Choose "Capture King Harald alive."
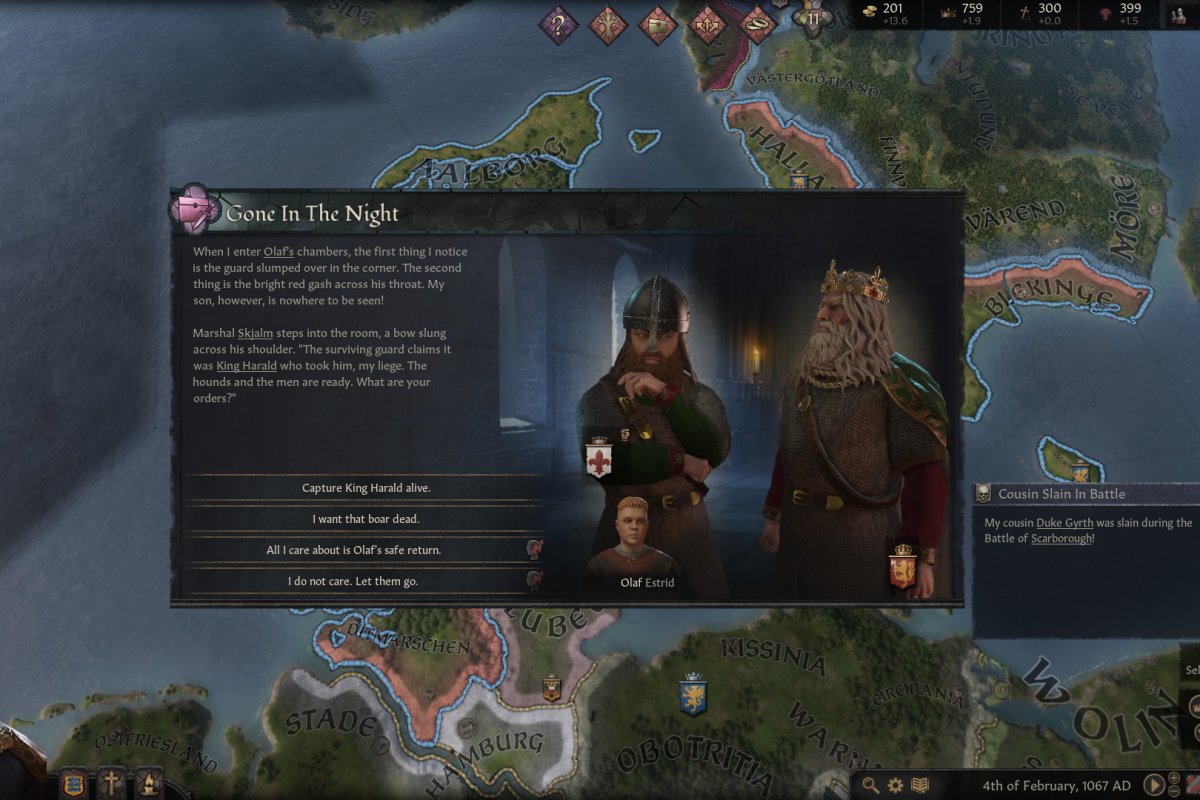The image size is (1200, 800). [x=366, y=488]
